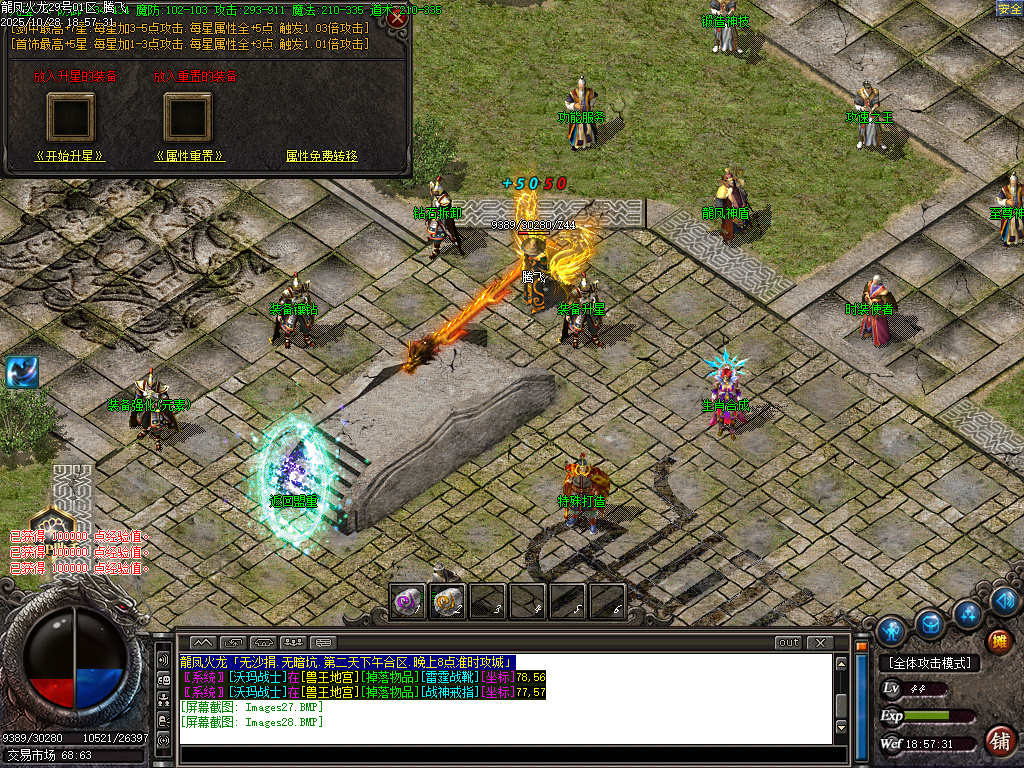1024x768 pixels.
Task: Open the bag with the chest icon
Action: 930,625
